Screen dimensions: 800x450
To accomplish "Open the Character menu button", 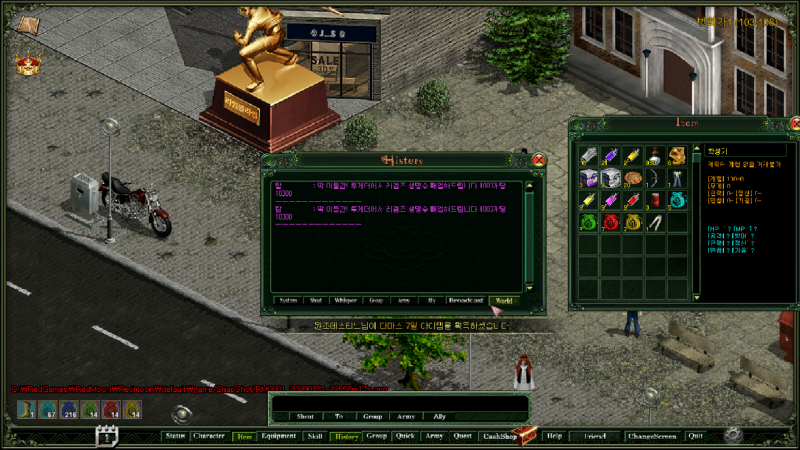I will click(209, 437).
